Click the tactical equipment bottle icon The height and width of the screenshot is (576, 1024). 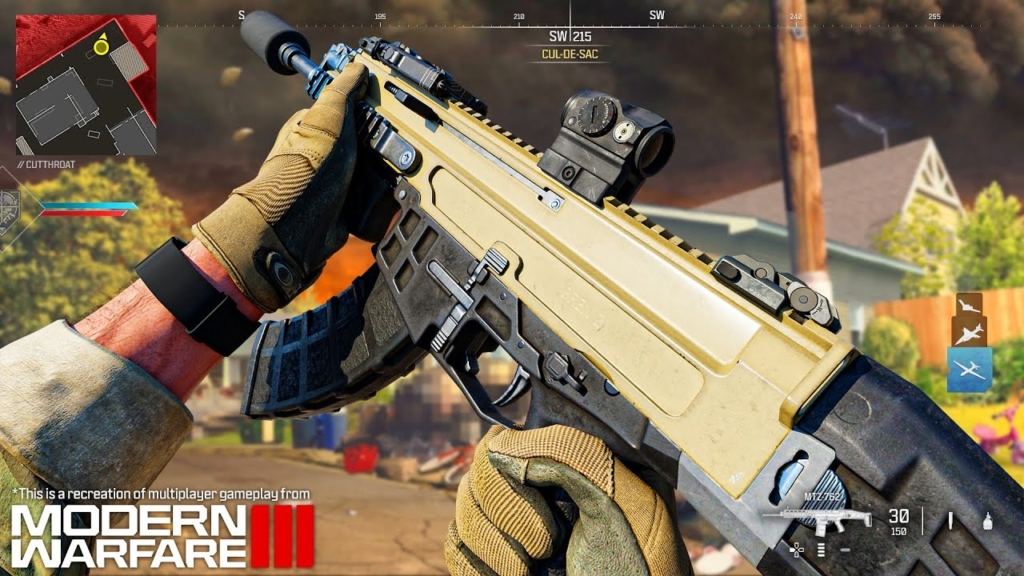[x=989, y=520]
